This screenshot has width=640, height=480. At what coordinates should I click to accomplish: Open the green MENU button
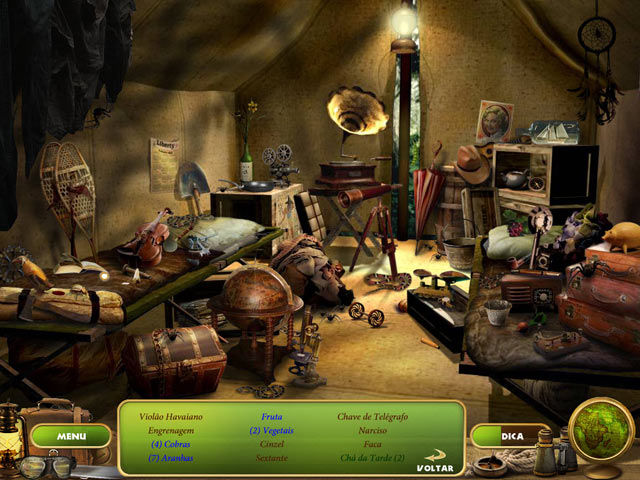[x=71, y=436]
